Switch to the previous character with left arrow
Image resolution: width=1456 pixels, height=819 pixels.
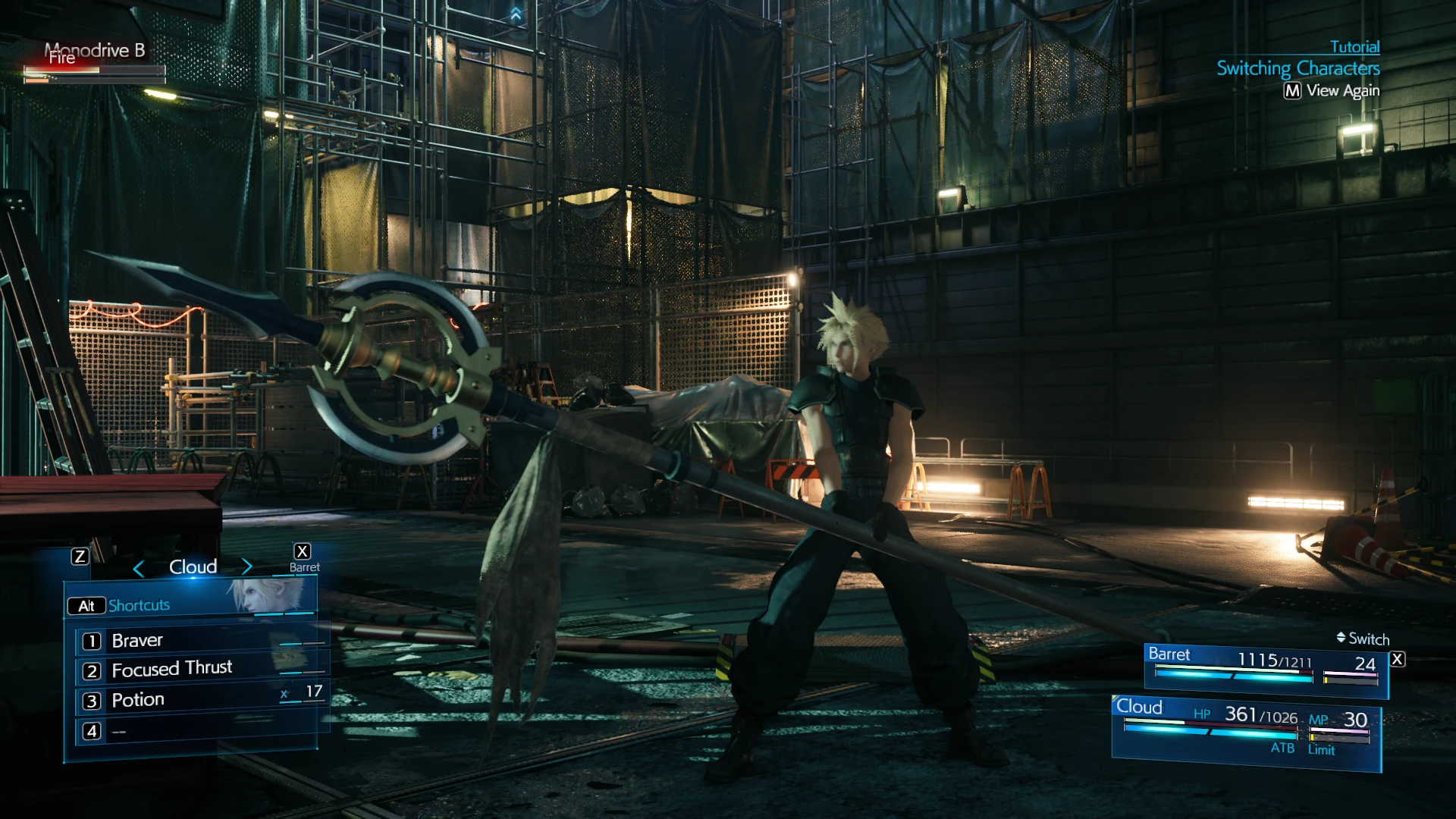coord(138,568)
